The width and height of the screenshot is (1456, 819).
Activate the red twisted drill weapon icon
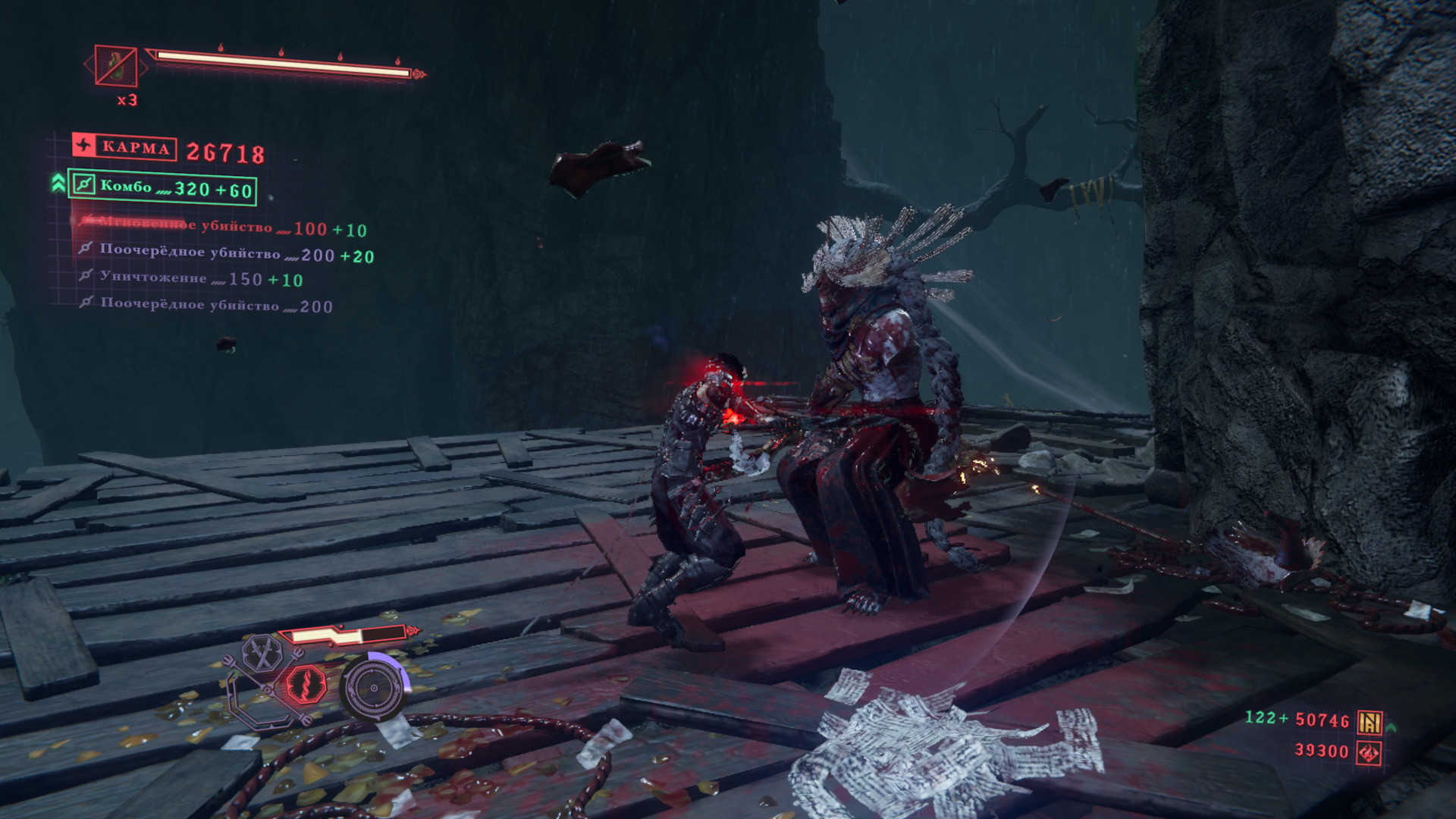point(306,685)
